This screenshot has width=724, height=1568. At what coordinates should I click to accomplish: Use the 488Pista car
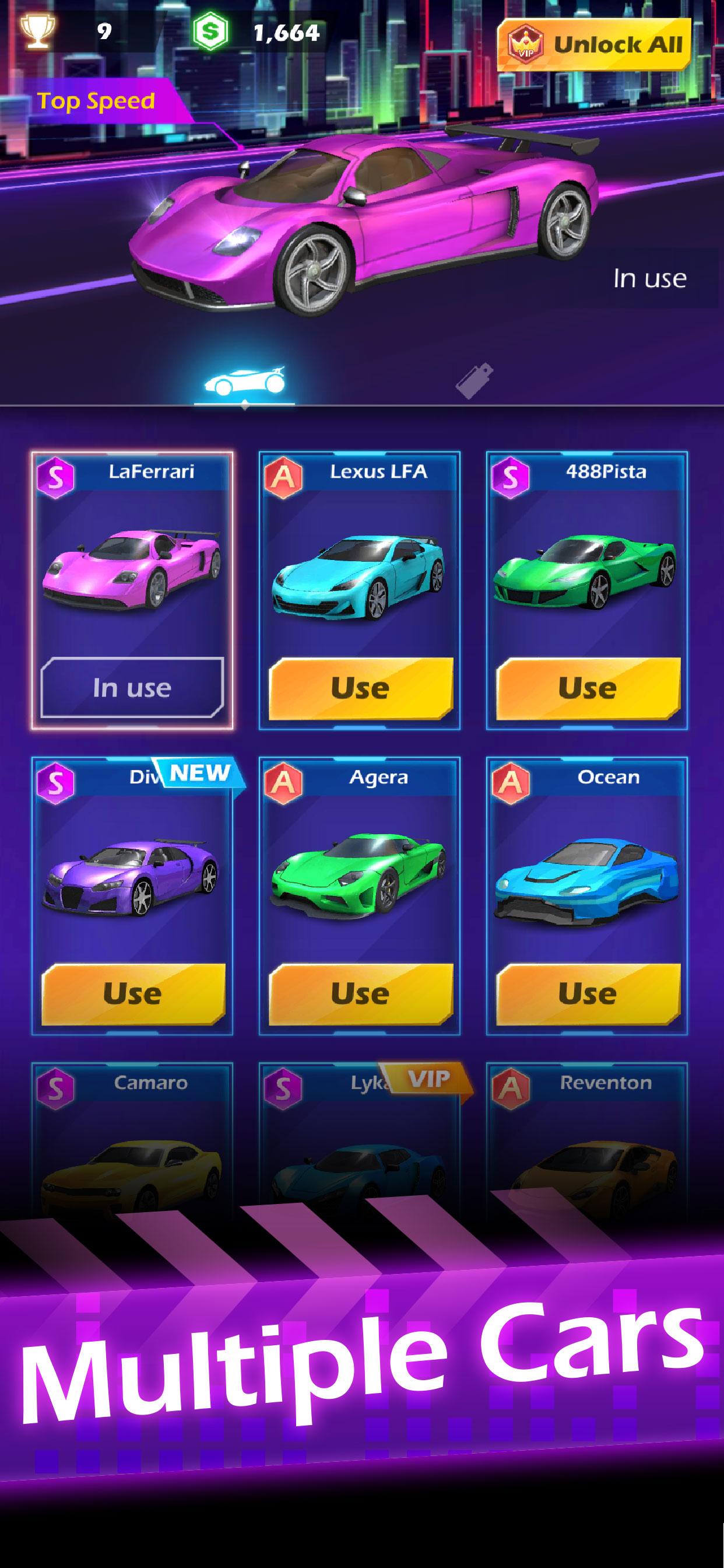[x=588, y=688]
